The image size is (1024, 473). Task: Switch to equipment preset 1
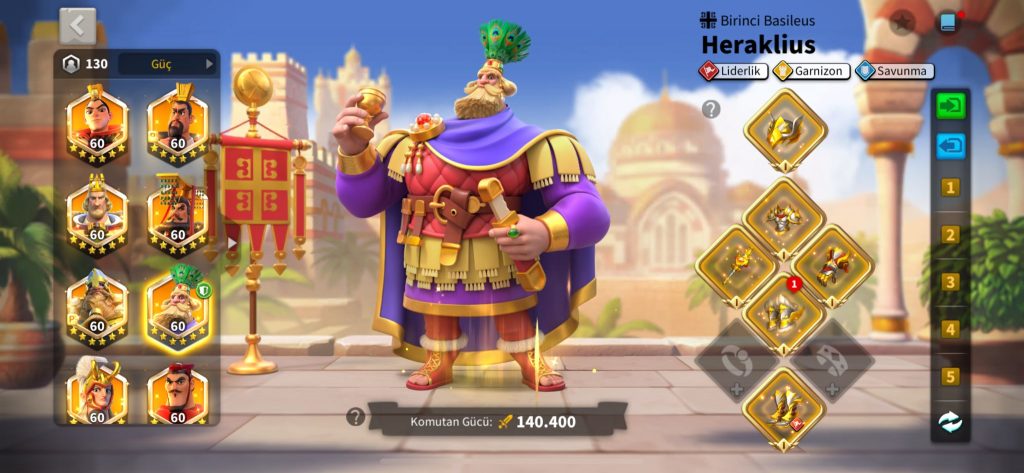[950, 188]
